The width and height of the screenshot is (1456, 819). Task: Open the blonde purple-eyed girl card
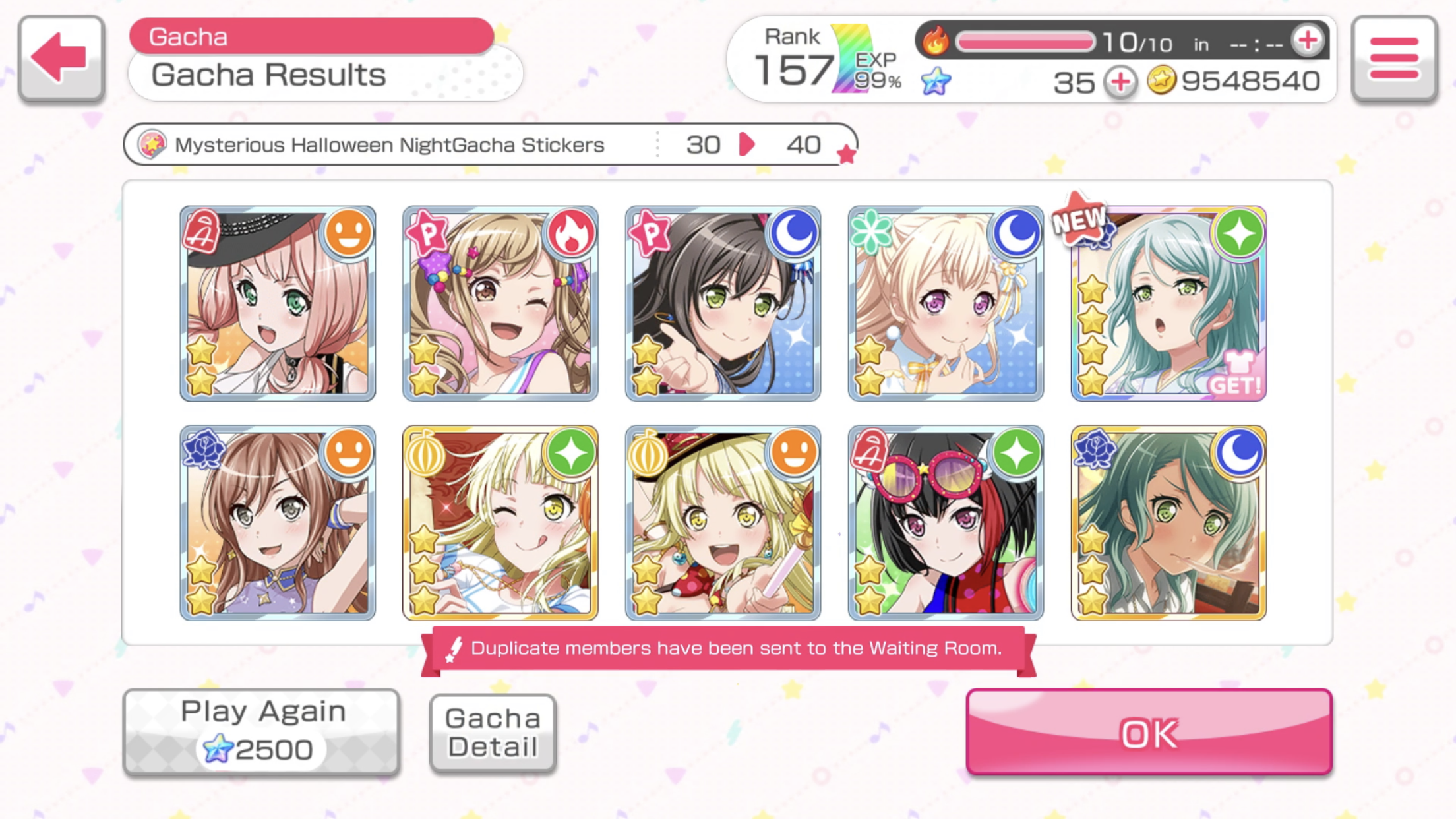946,303
